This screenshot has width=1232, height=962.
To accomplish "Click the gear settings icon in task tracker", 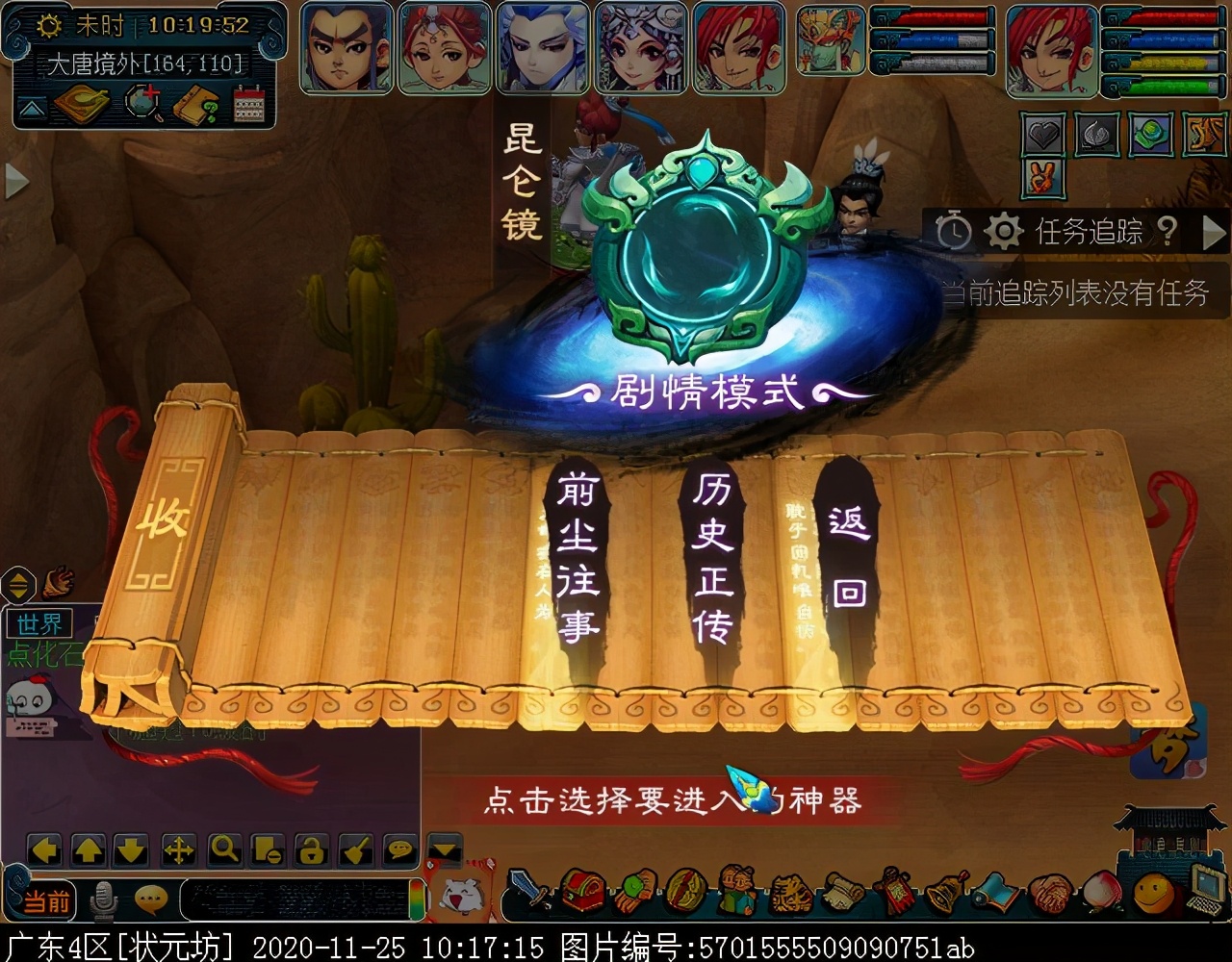I will point(1004,231).
